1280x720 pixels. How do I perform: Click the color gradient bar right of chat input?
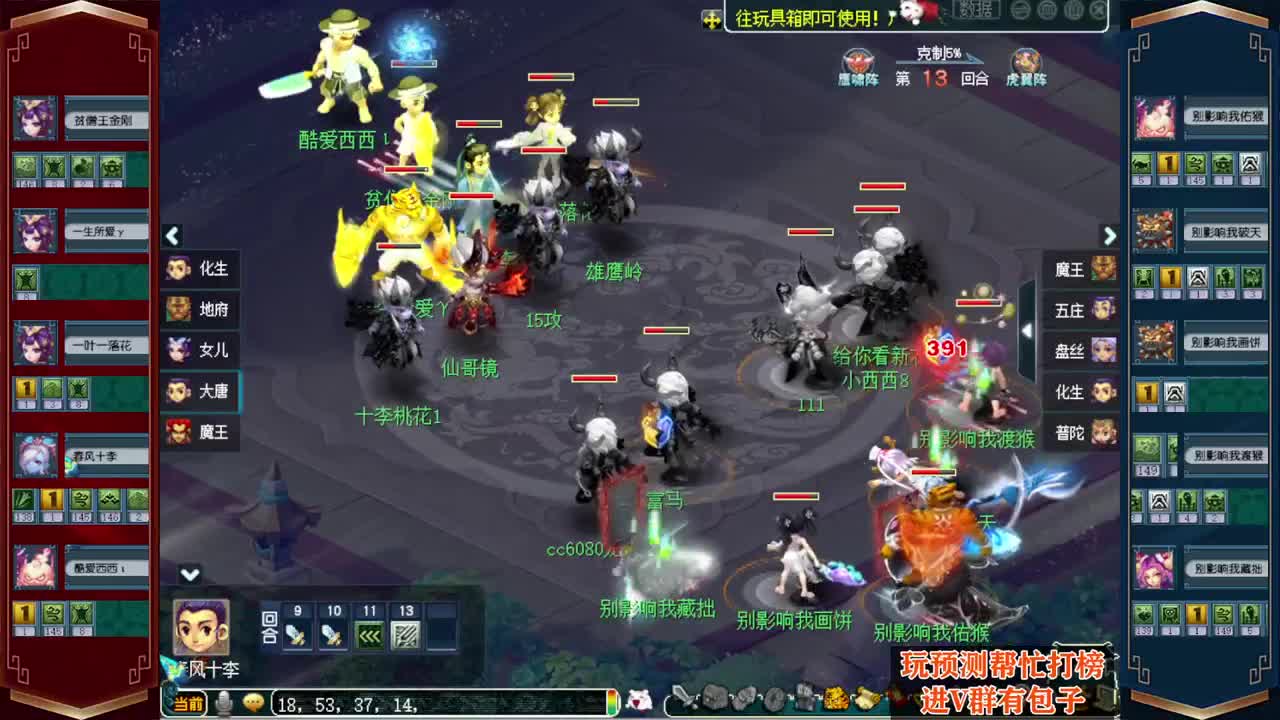click(x=613, y=703)
